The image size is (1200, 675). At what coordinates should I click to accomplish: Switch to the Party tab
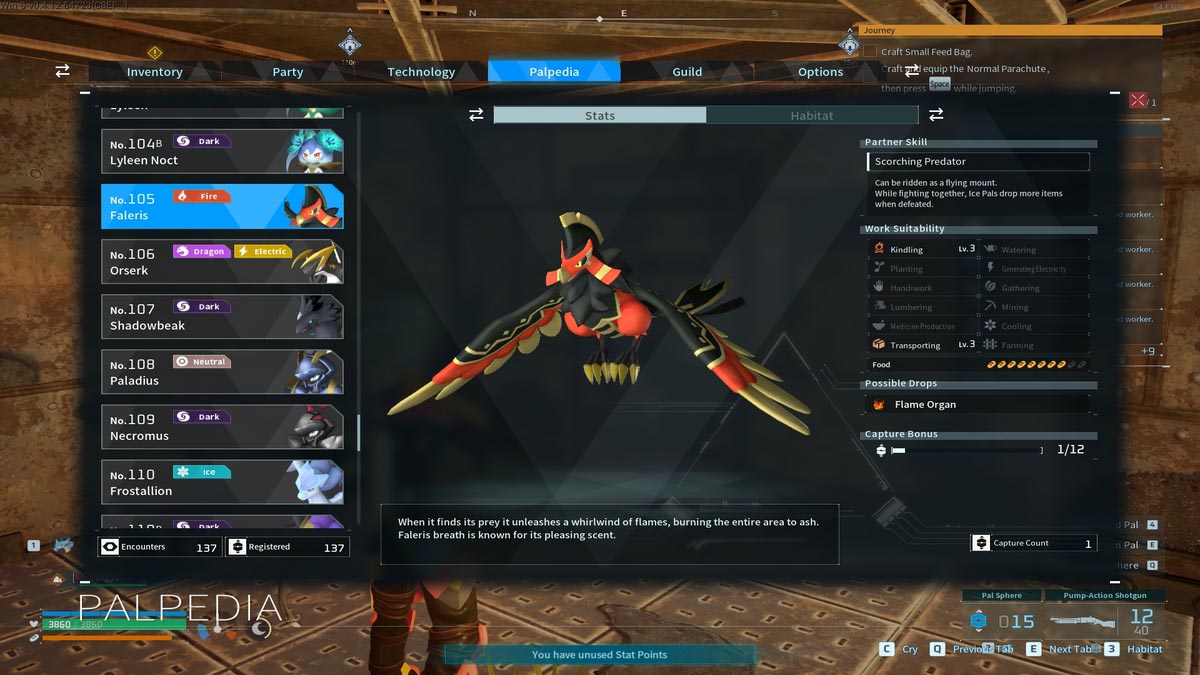point(288,72)
